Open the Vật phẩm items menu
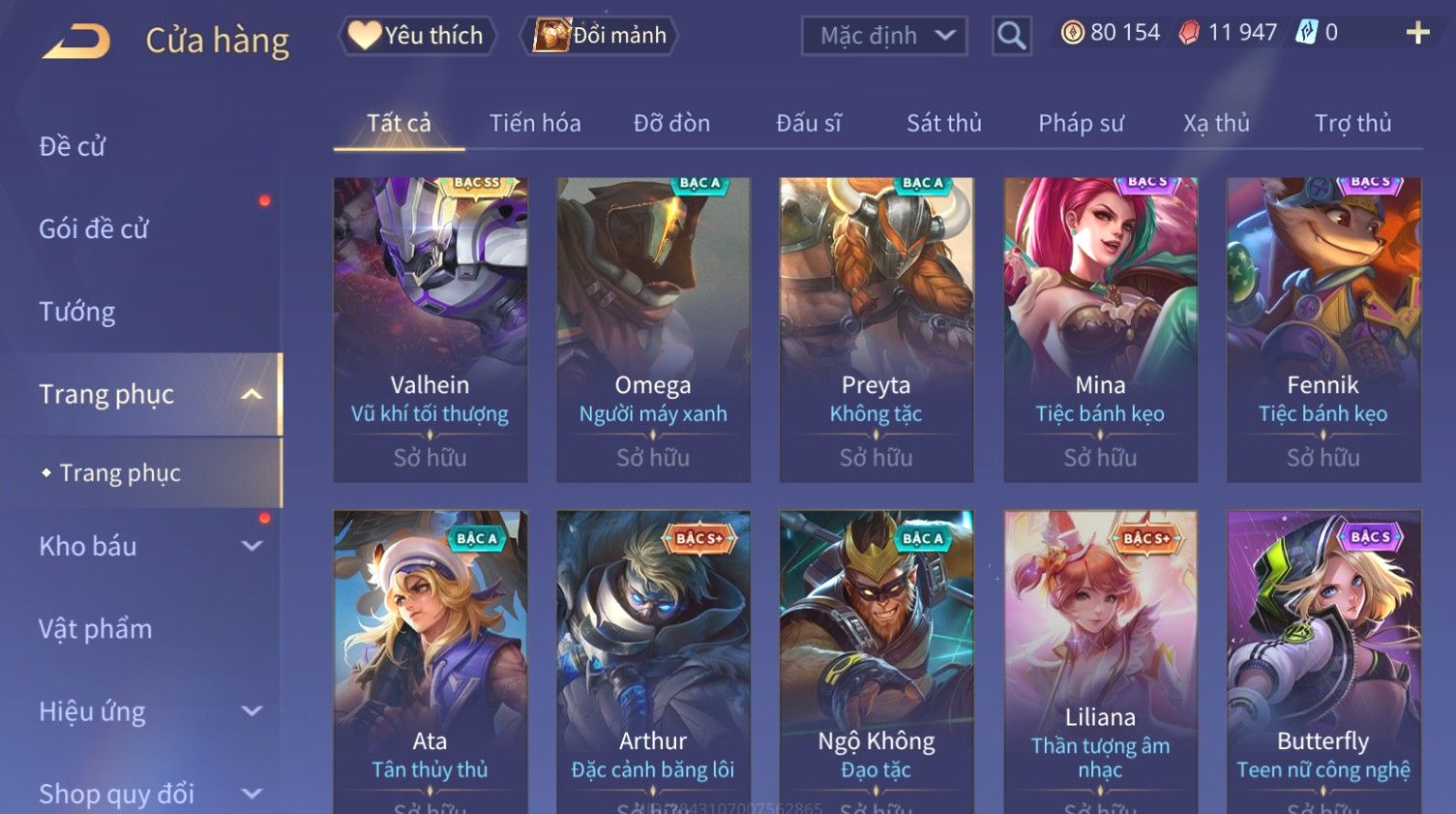Image resolution: width=1456 pixels, height=814 pixels. coord(96,629)
